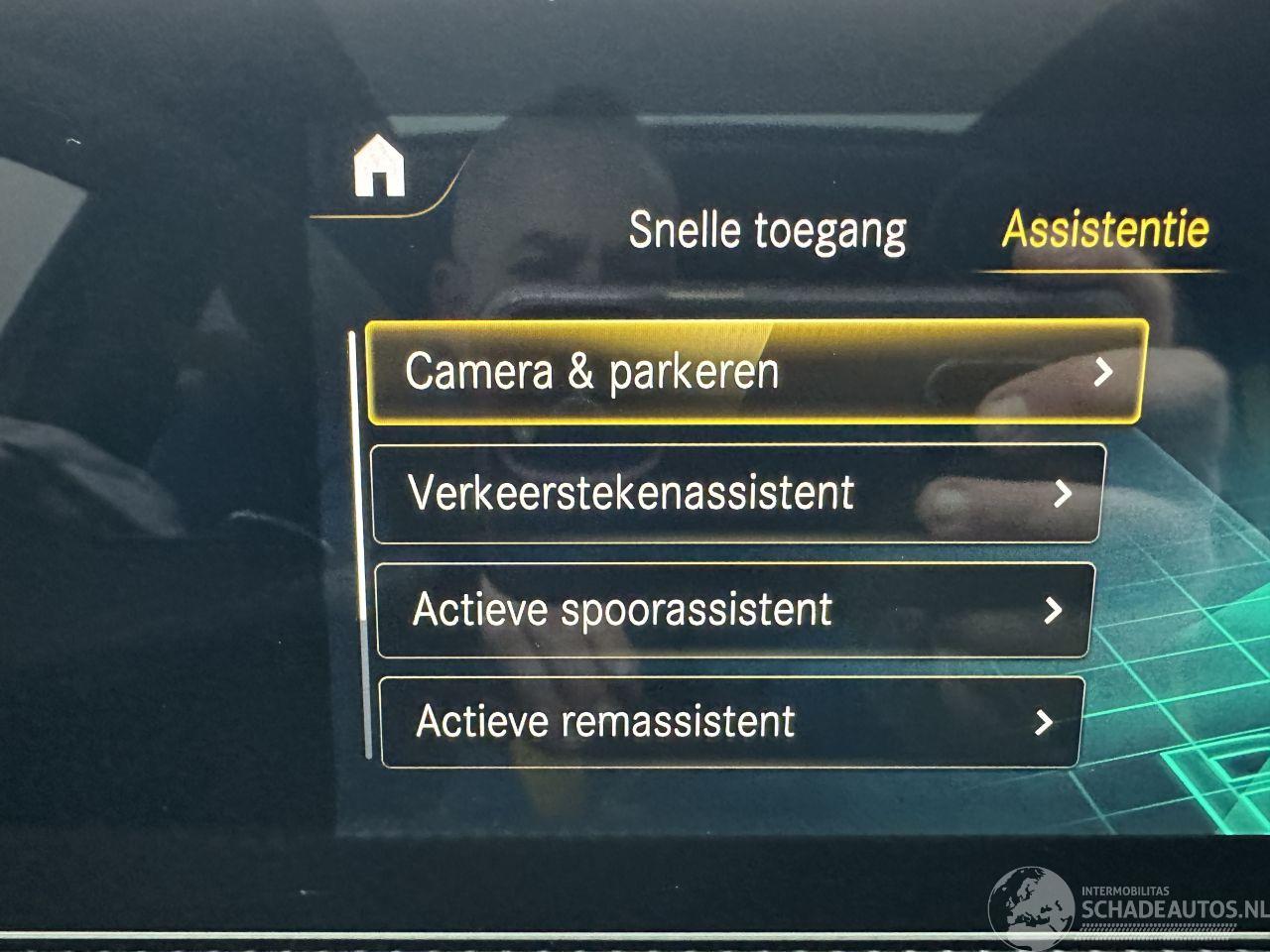Choose Actieve remassistent option
Image resolution: width=1270 pixels, height=952 pixels.
coord(730,721)
